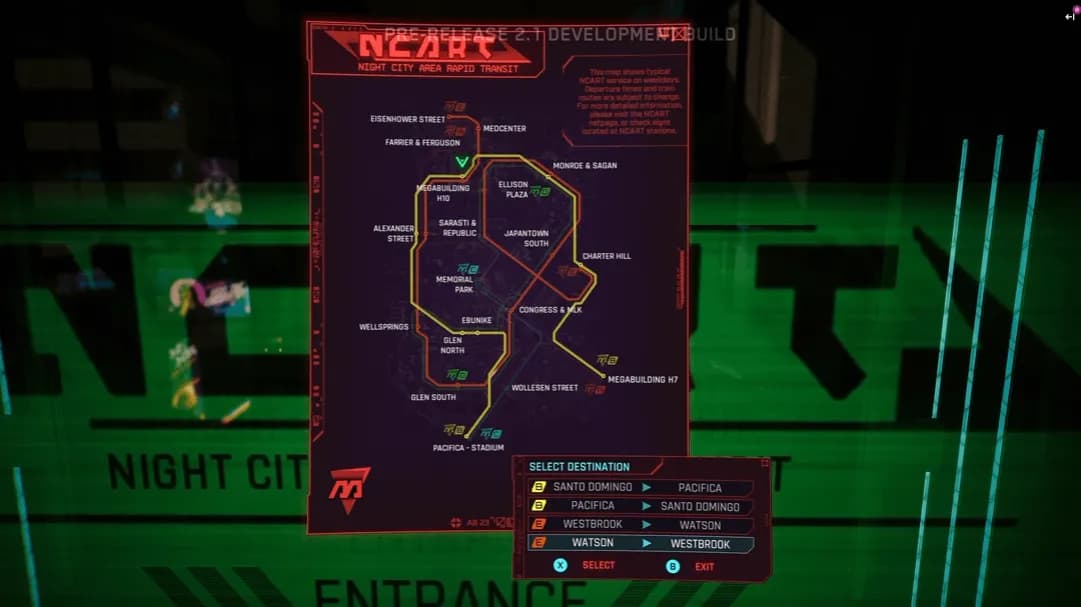Click the Eisenhower Street station label
Viewport: 1081px width, 607px height.
coord(407,119)
